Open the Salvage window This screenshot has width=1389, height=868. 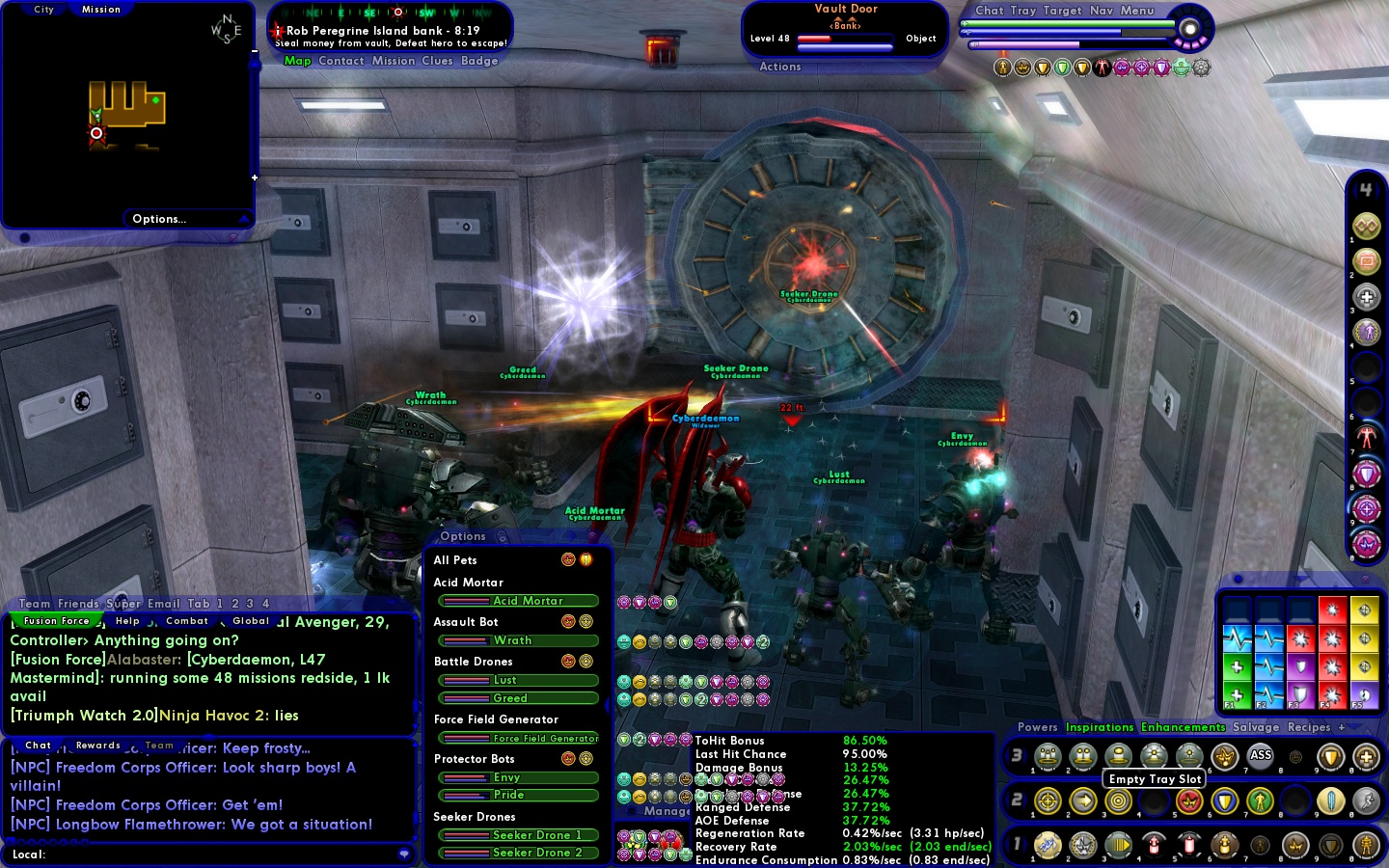[1256, 727]
